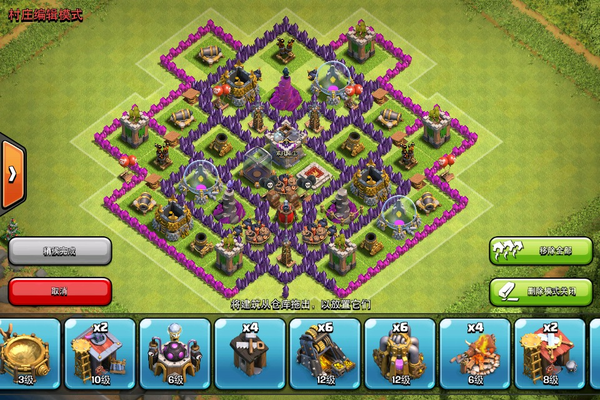This screenshot has width=600, height=400.
Task: Choose the x4 level 12 builder hut slot
Action: click(249, 353)
